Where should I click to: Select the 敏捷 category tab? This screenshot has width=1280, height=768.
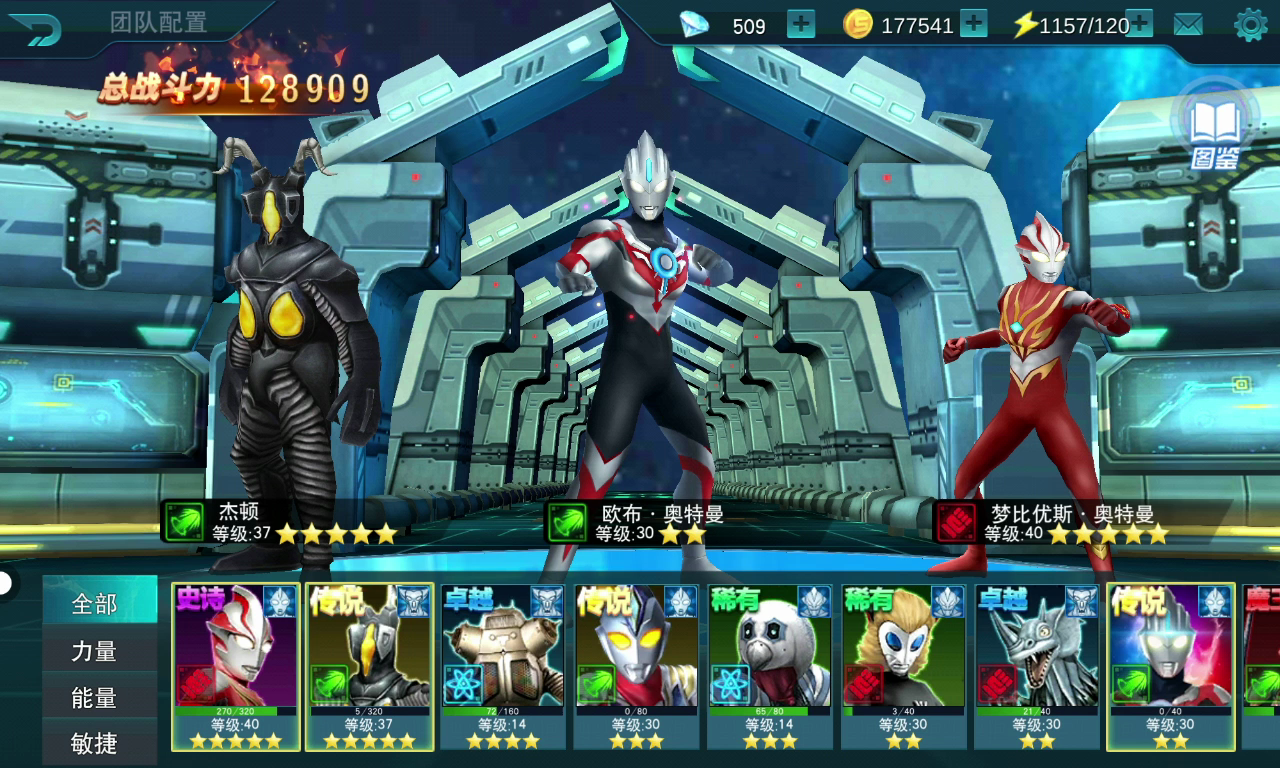tap(95, 743)
